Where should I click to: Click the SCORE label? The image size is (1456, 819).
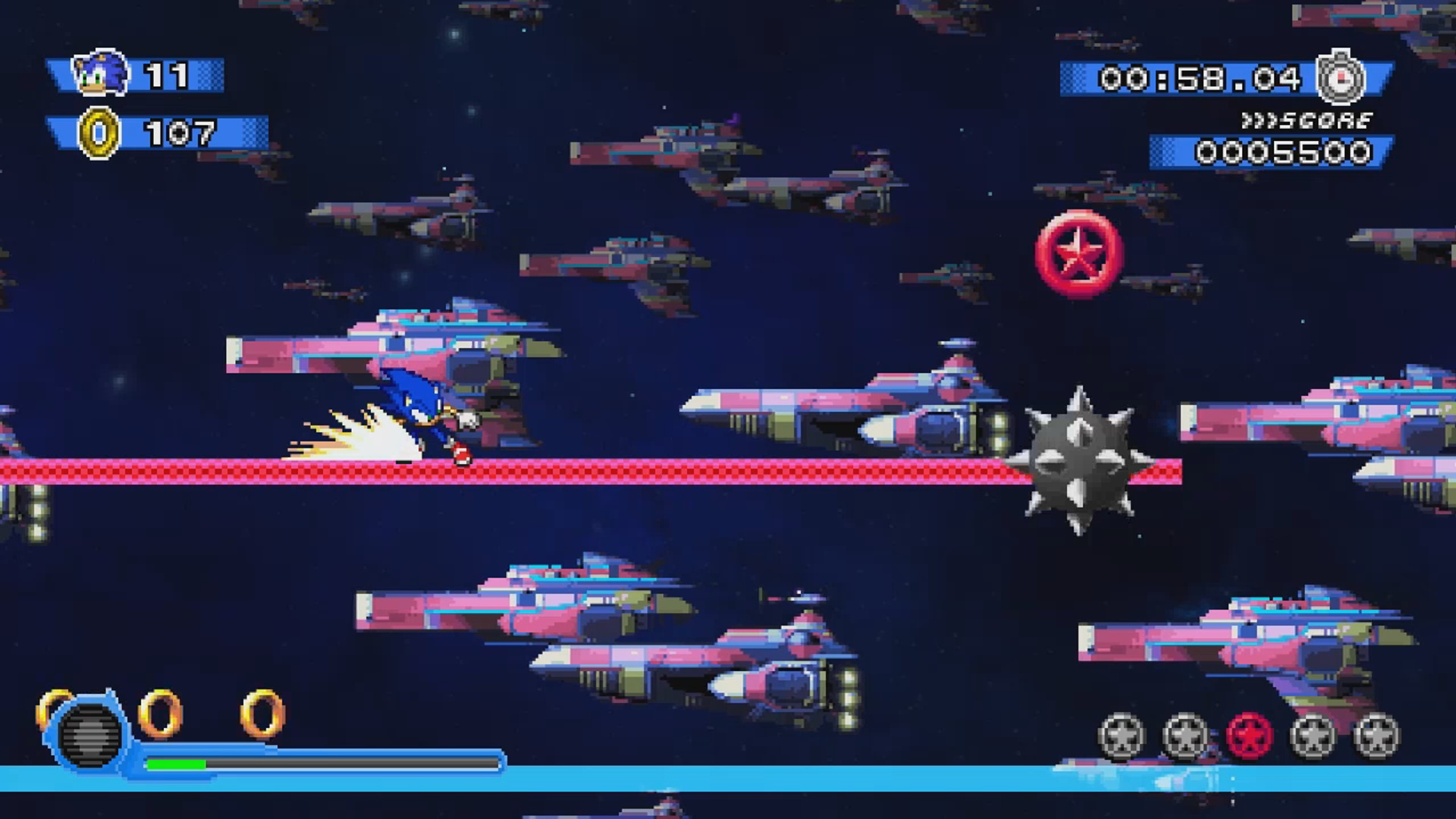pos(1326,118)
